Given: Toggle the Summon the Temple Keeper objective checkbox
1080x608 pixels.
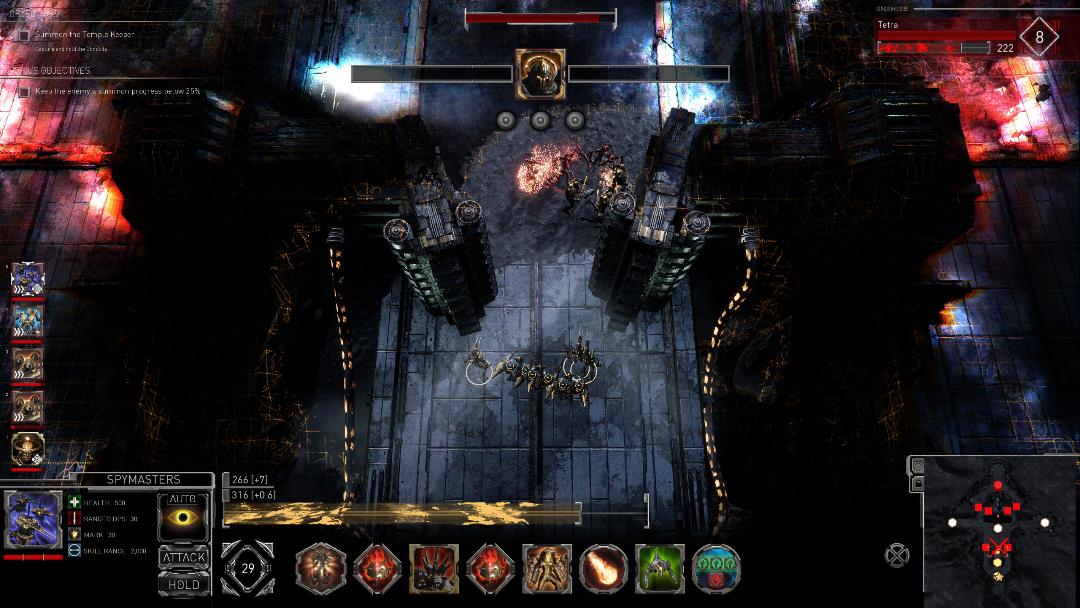Looking at the screenshot, I should (24, 35).
